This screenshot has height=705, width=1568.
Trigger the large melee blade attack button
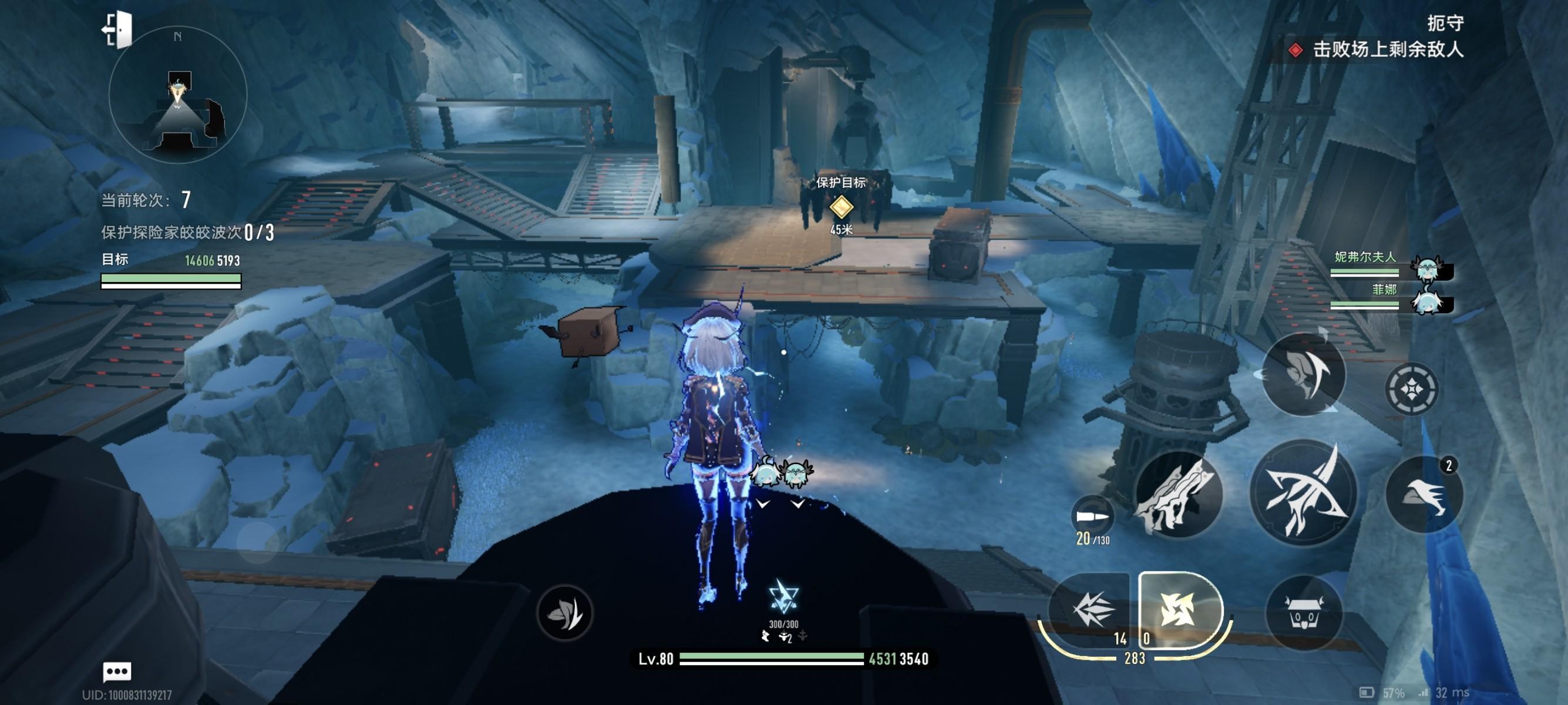coord(1303,492)
